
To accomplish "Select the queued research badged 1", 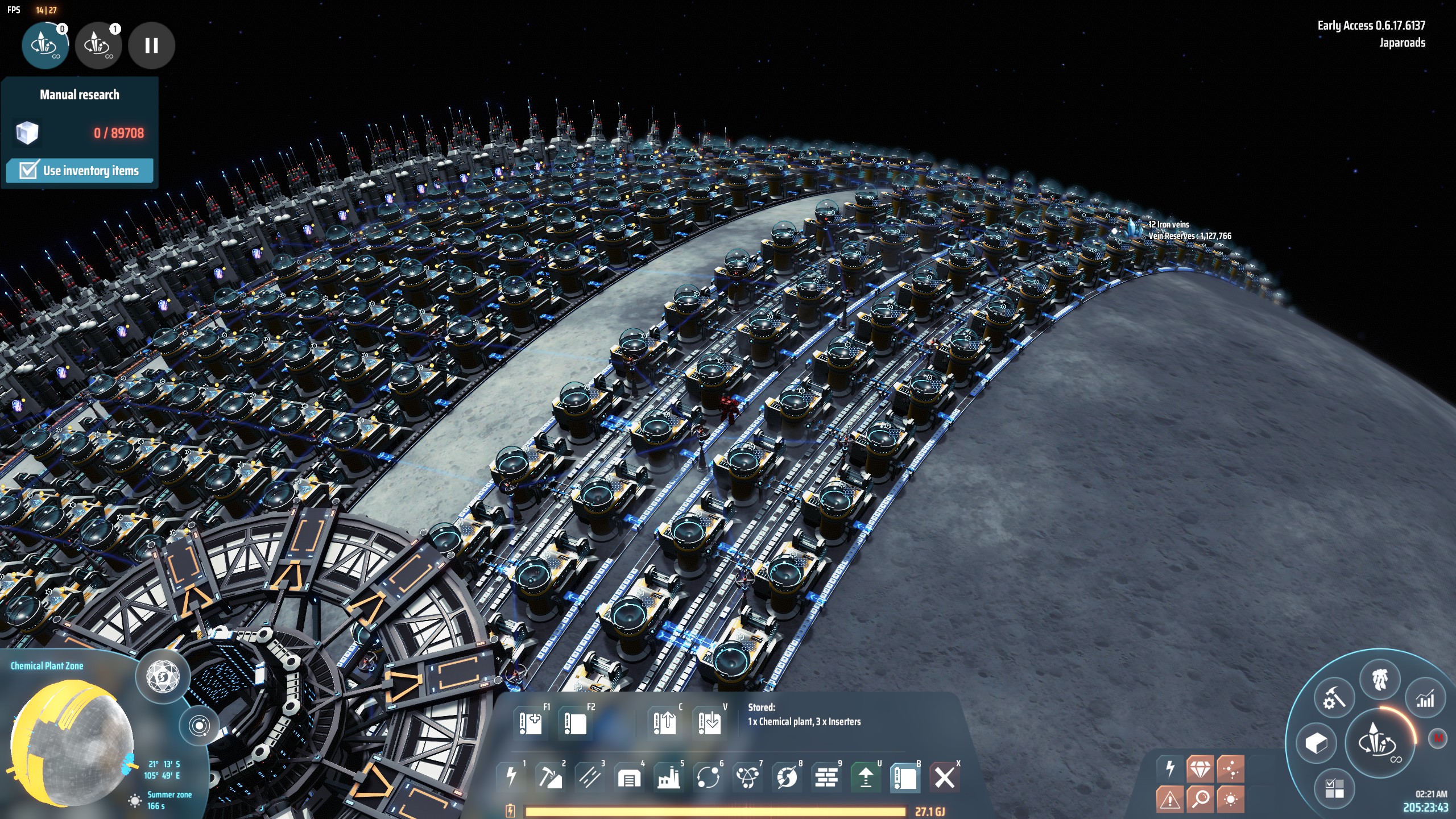I will (98, 45).
